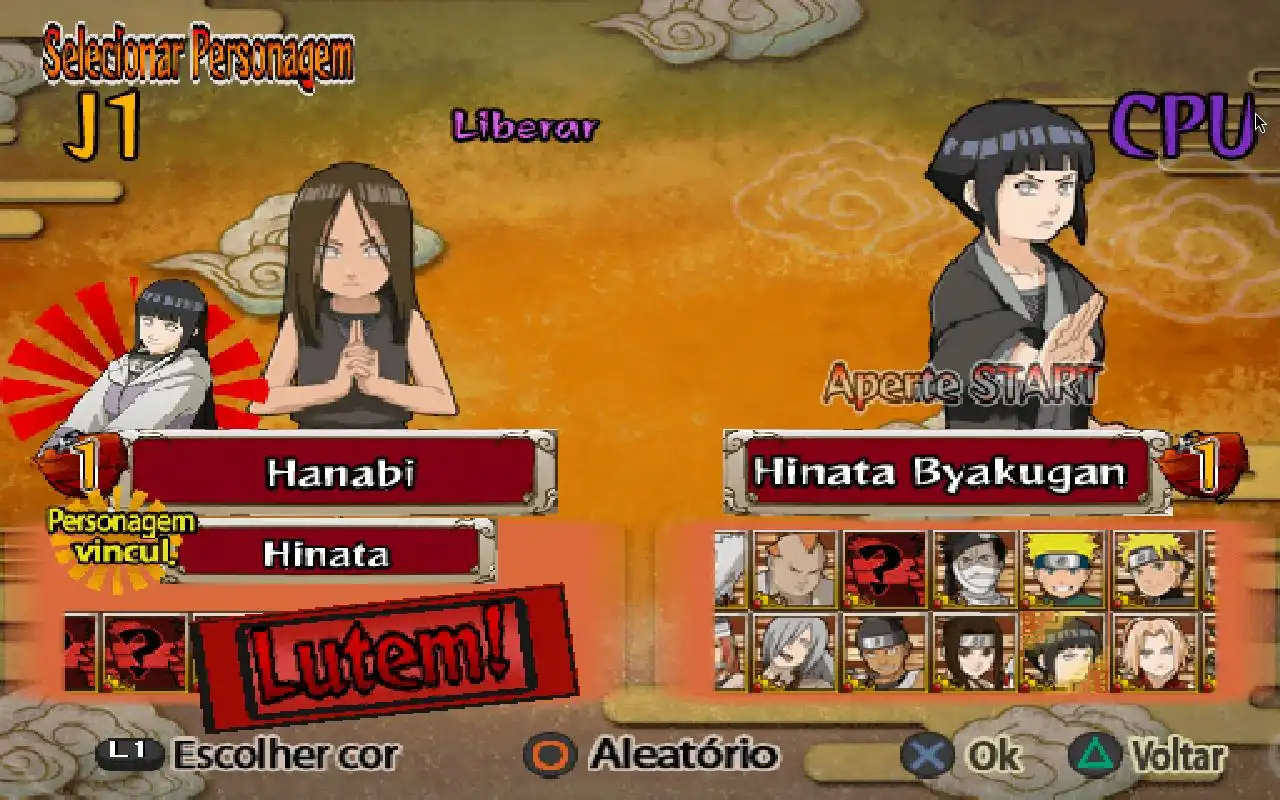Select the locked question-mark tile in CPU roster

(884, 569)
